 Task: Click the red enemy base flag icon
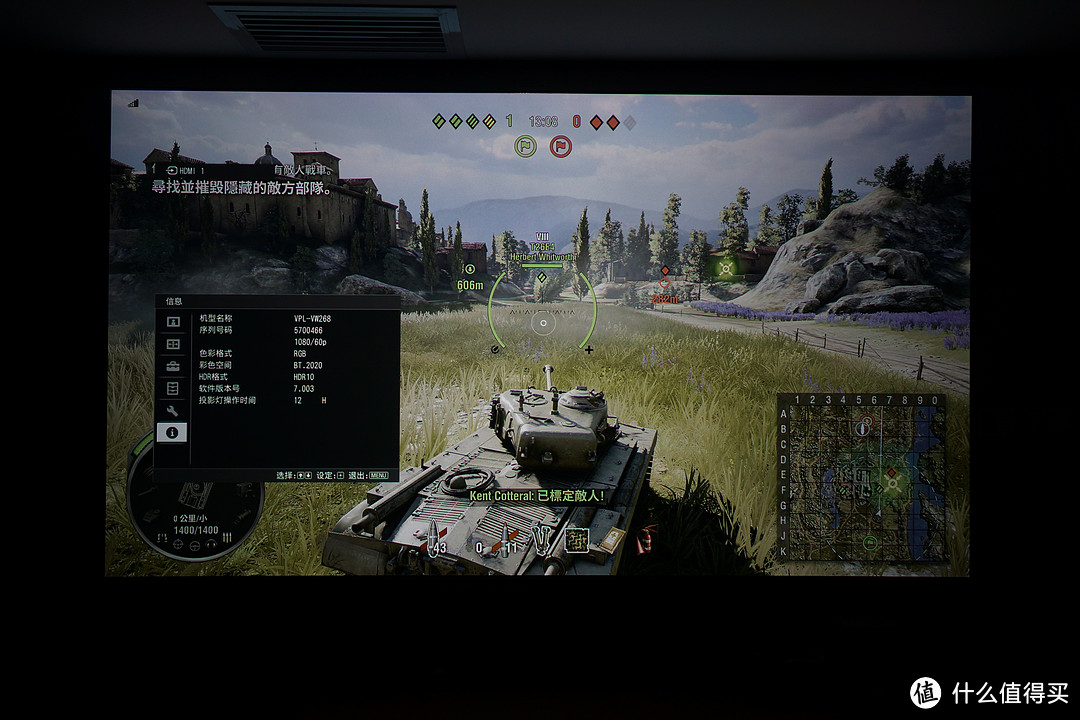click(x=560, y=147)
